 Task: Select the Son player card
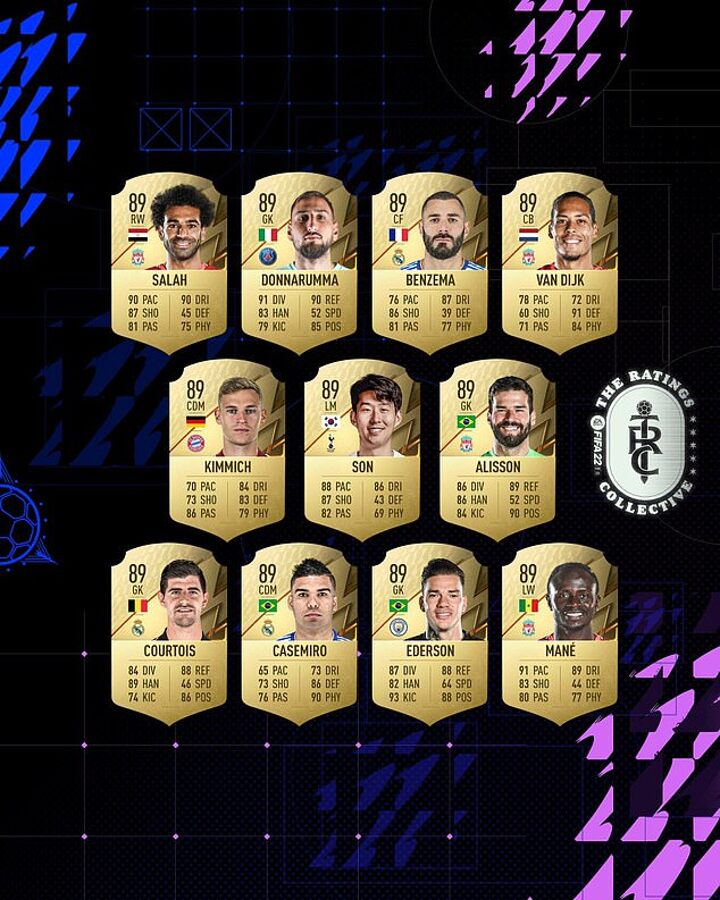coord(362,448)
